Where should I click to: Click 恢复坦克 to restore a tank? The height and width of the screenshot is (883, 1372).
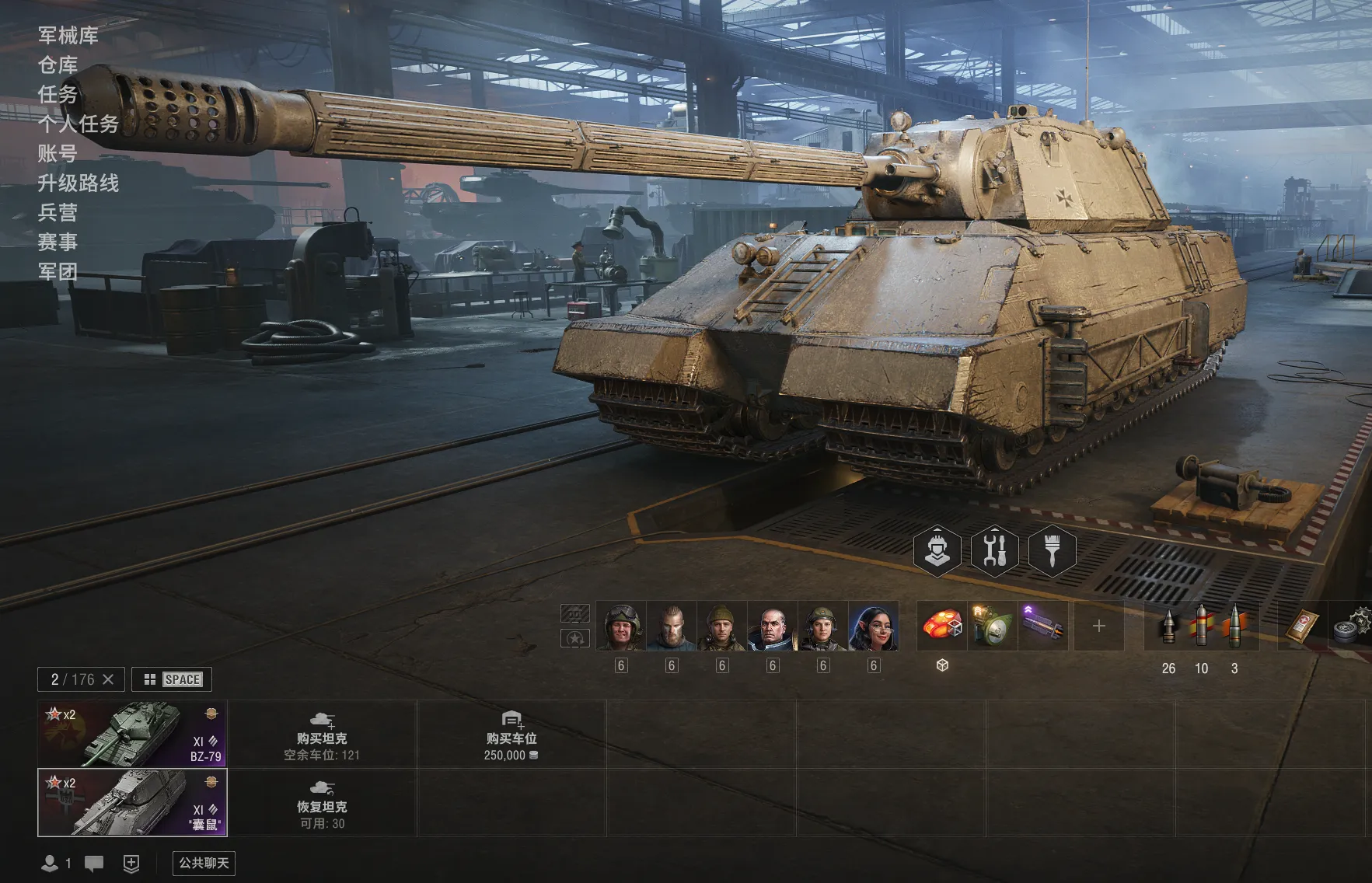(x=322, y=804)
